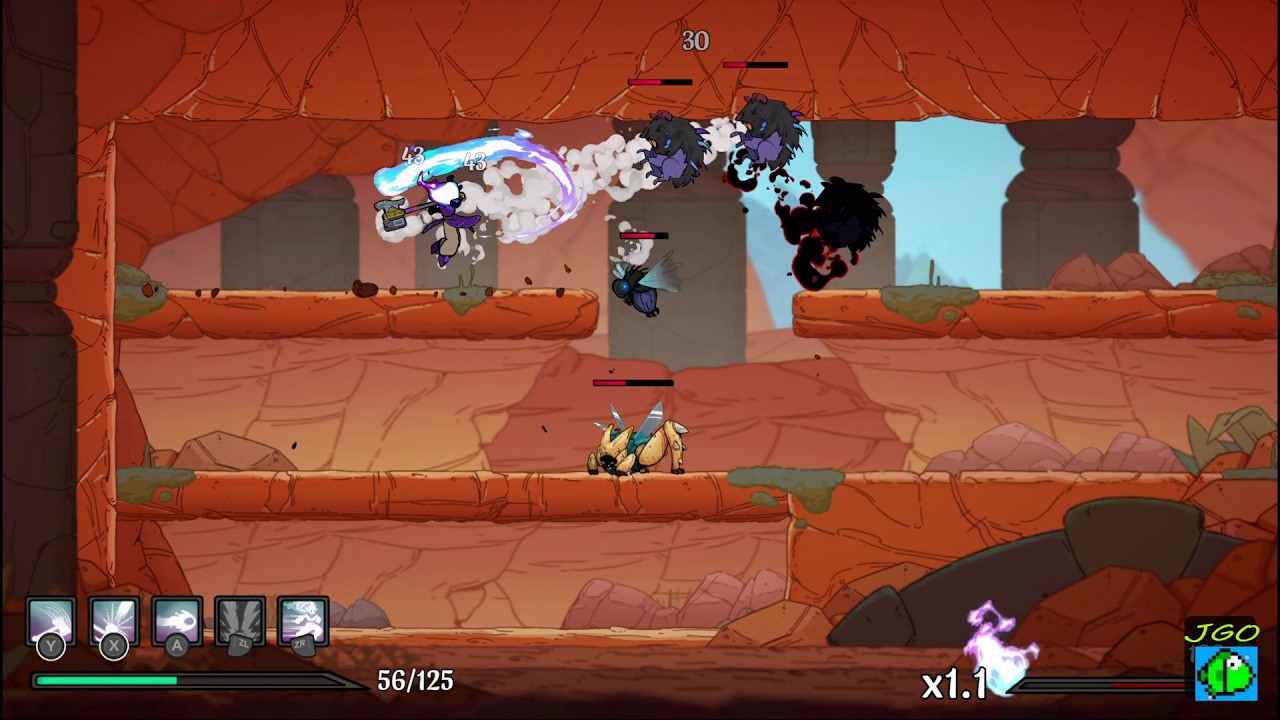
Task: Click the 30 damage number above enemies
Action: click(x=697, y=42)
